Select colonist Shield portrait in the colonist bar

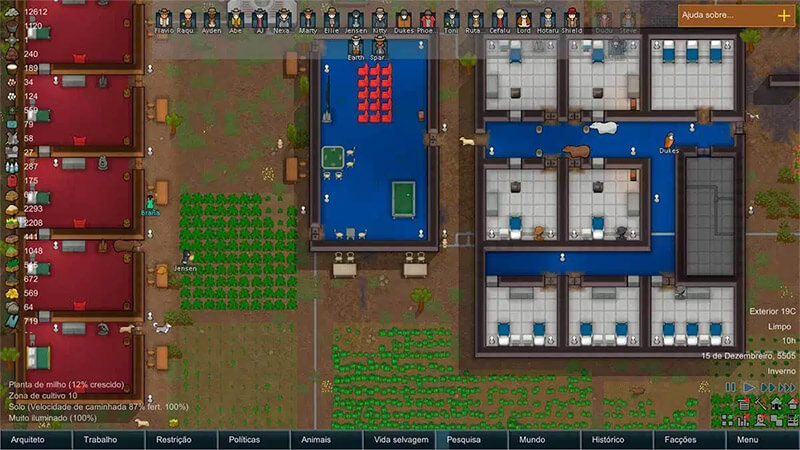[571, 19]
